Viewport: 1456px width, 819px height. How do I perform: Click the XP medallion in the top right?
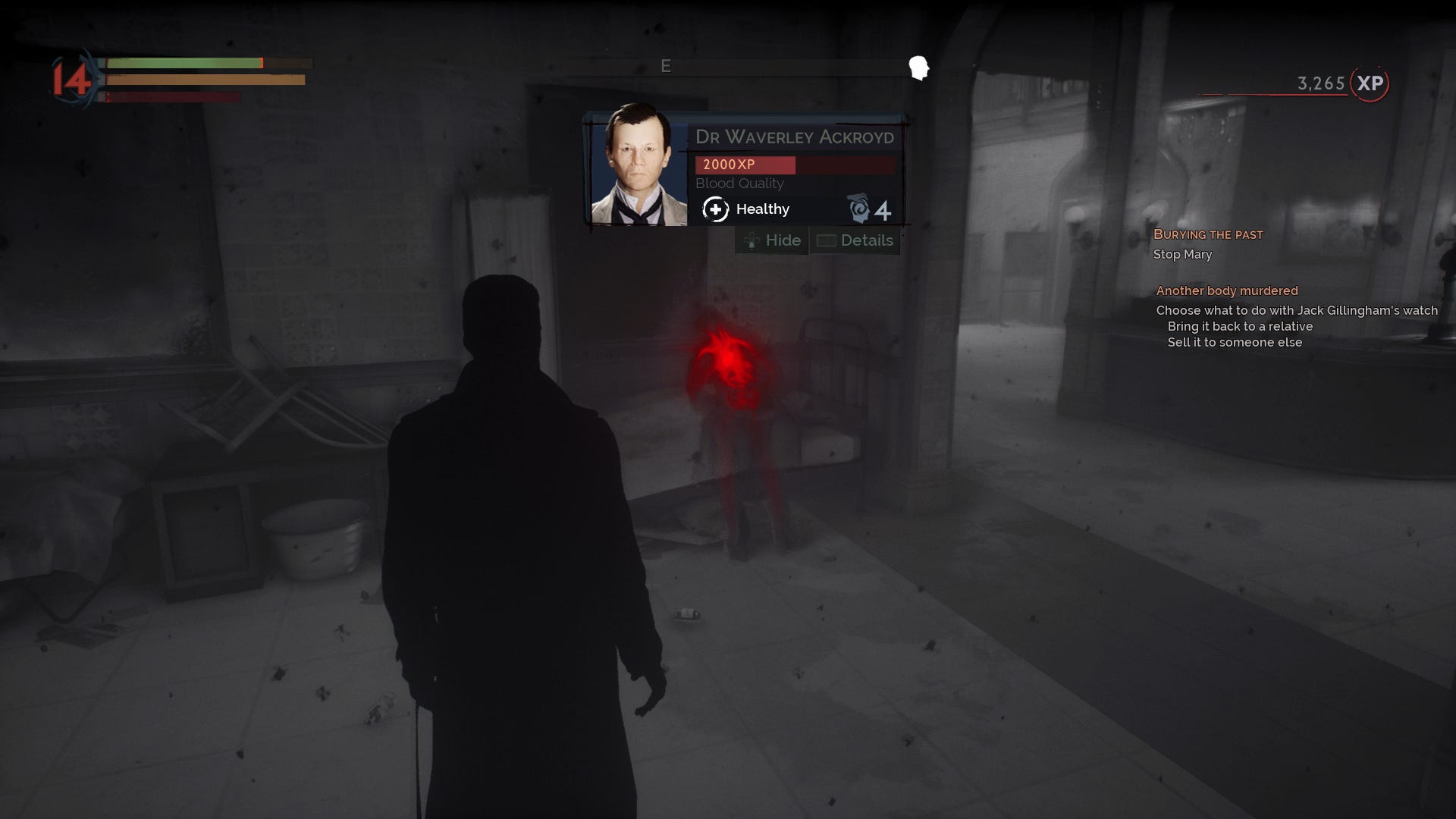tap(1367, 85)
